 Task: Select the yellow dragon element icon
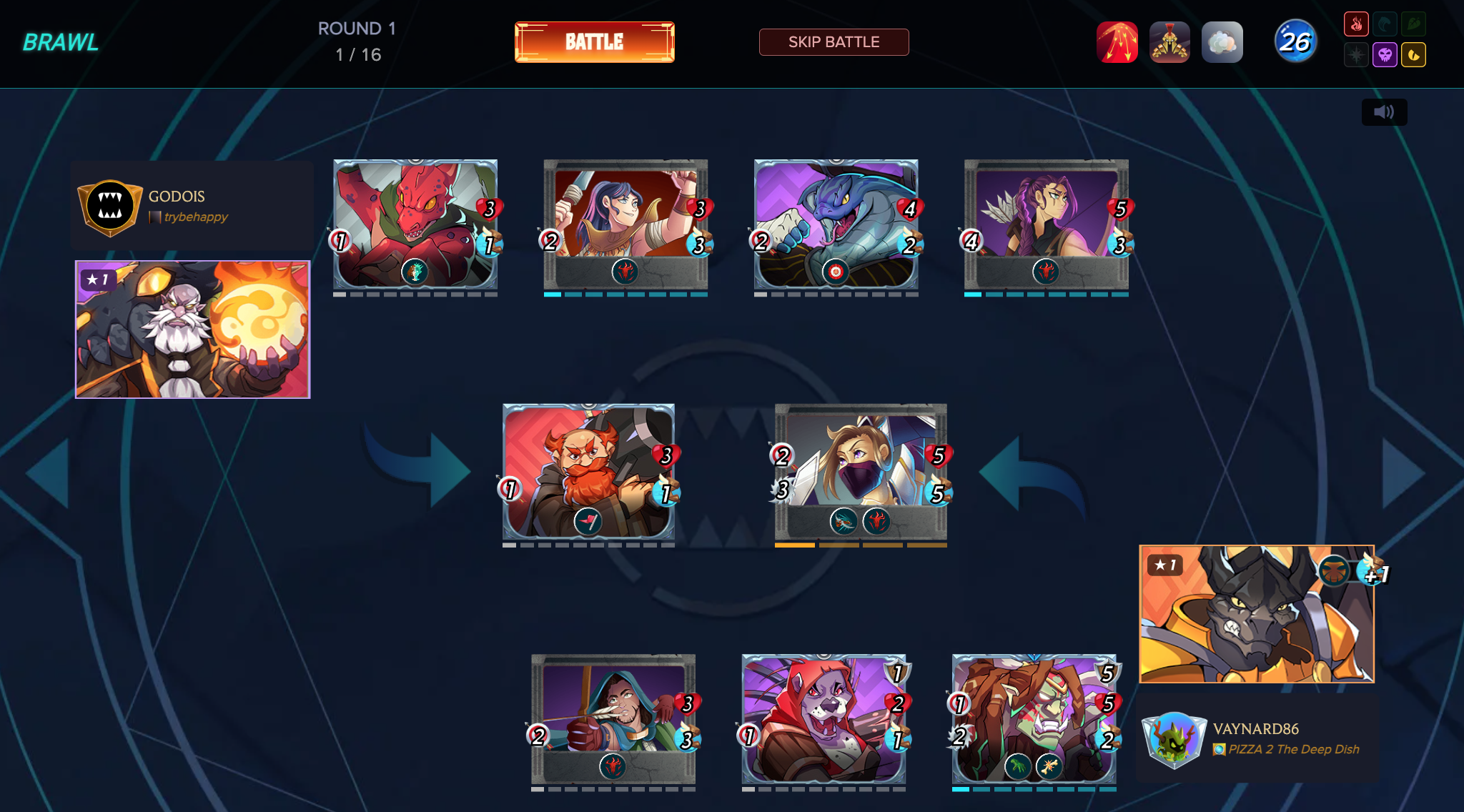(x=1413, y=55)
